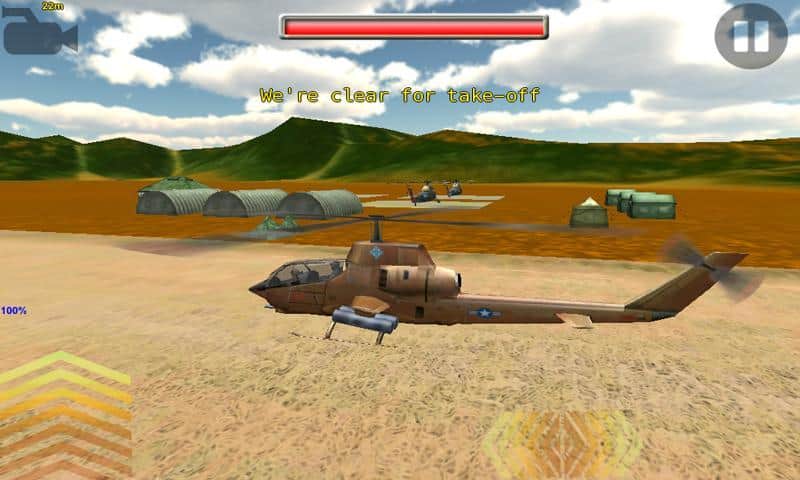Viewport: 800px width, 480px height.
Task: Tap the yellow hexagonal steering pad
Action: click(x=561, y=443)
